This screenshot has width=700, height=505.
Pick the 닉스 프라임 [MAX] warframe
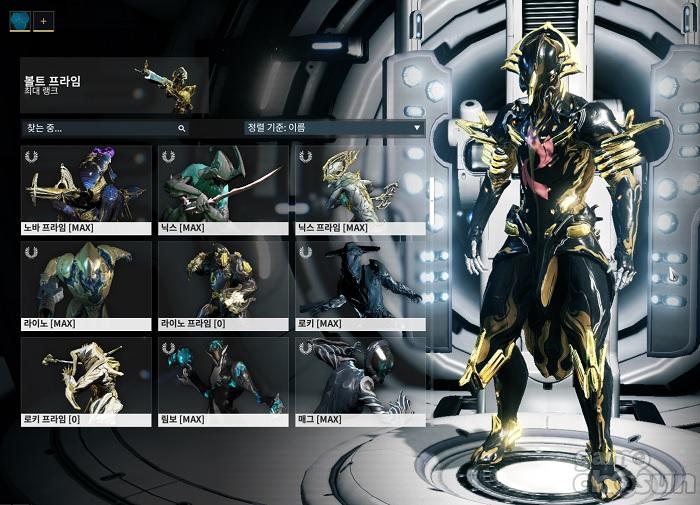point(361,189)
